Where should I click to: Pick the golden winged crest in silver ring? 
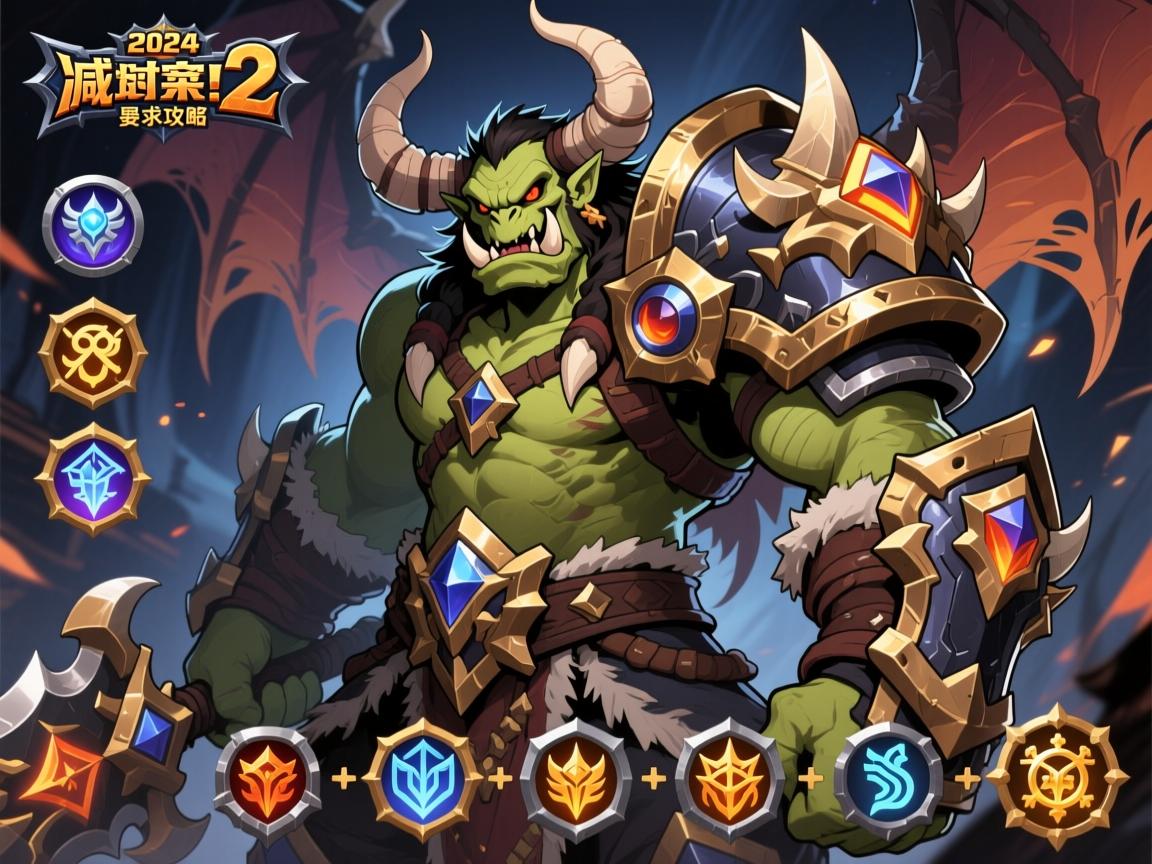(x=576, y=780)
